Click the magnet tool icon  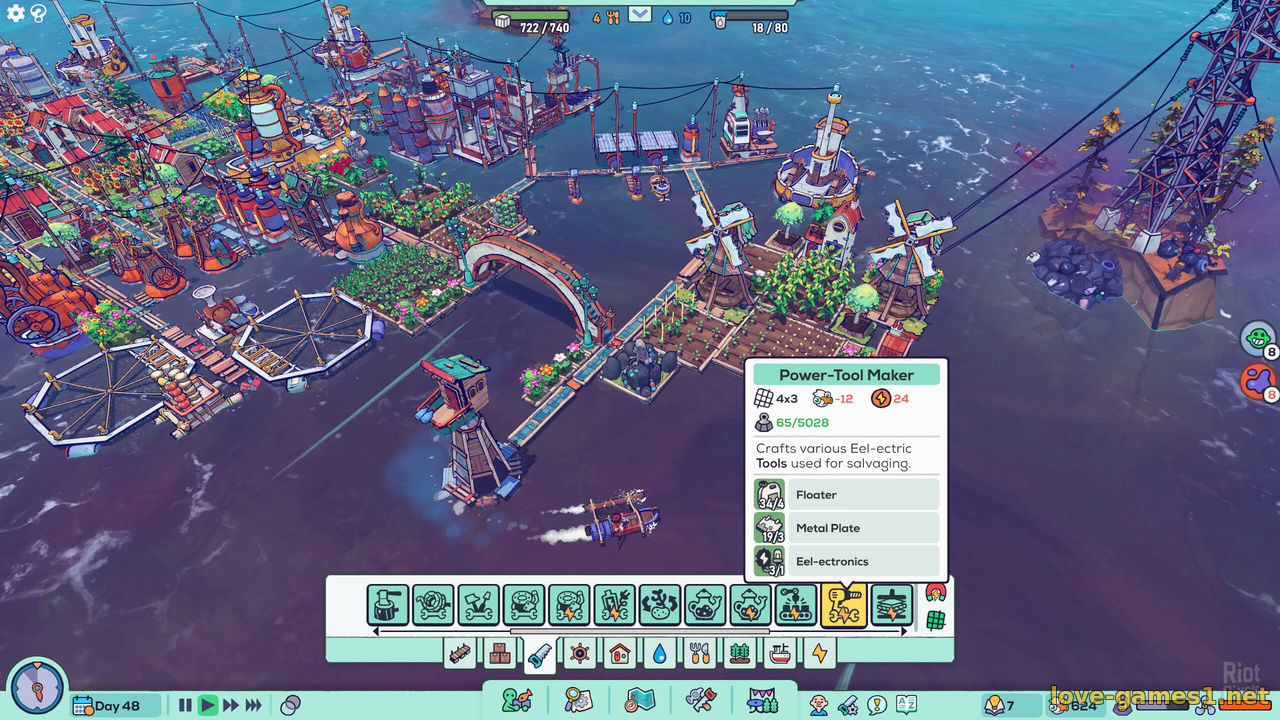936,594
